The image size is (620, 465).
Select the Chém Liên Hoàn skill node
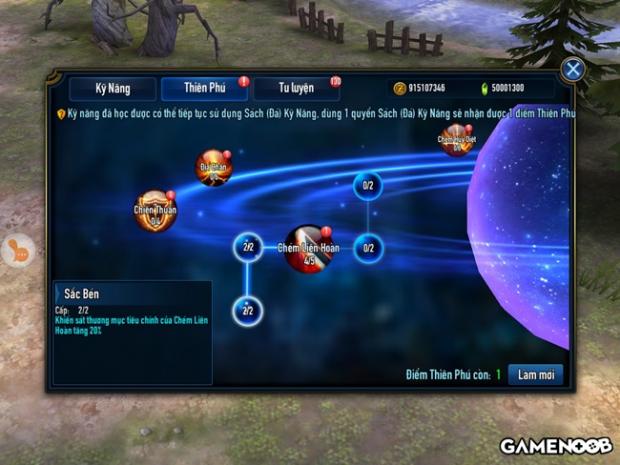[308, 249]
